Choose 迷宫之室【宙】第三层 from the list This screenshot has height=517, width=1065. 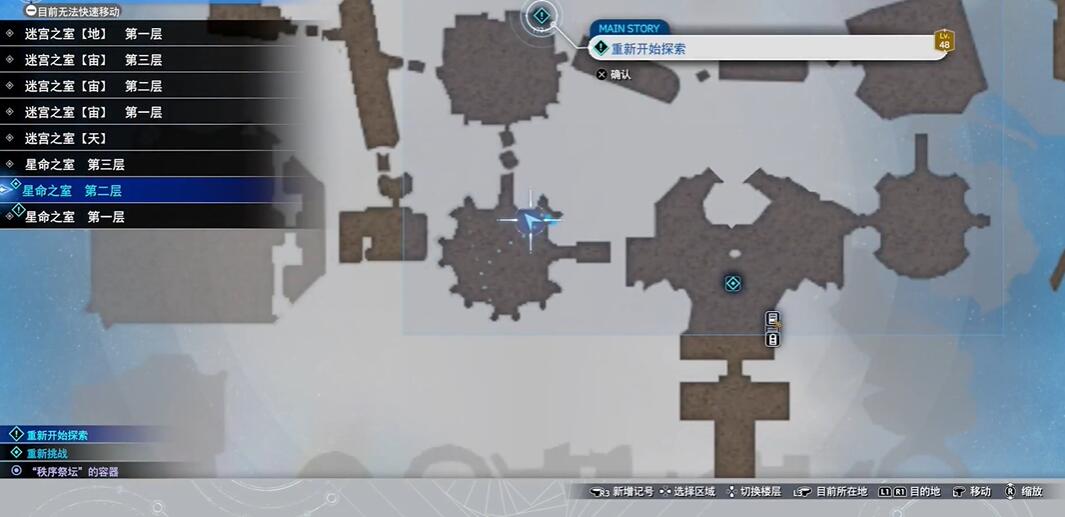click(x=93, y=60)
